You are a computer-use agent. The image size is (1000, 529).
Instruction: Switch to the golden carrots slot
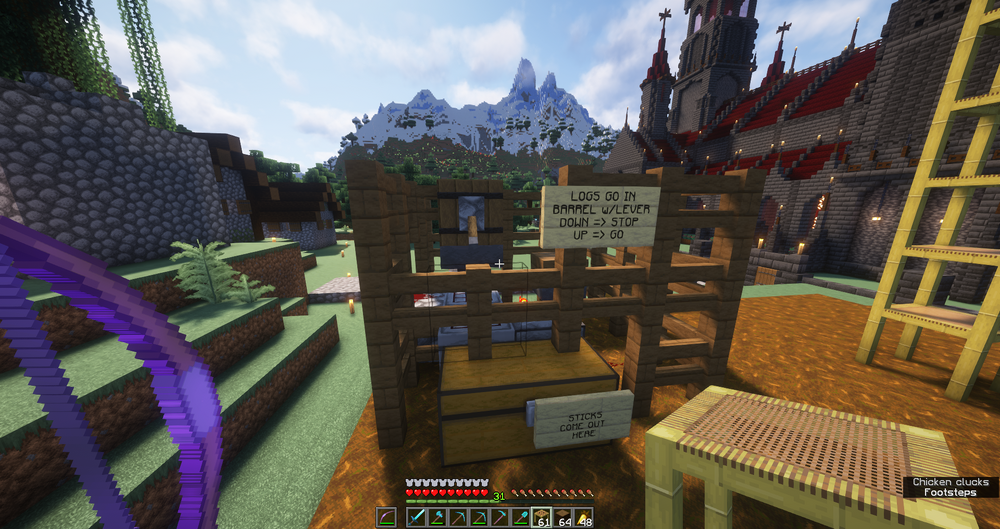tap(583, 517)
